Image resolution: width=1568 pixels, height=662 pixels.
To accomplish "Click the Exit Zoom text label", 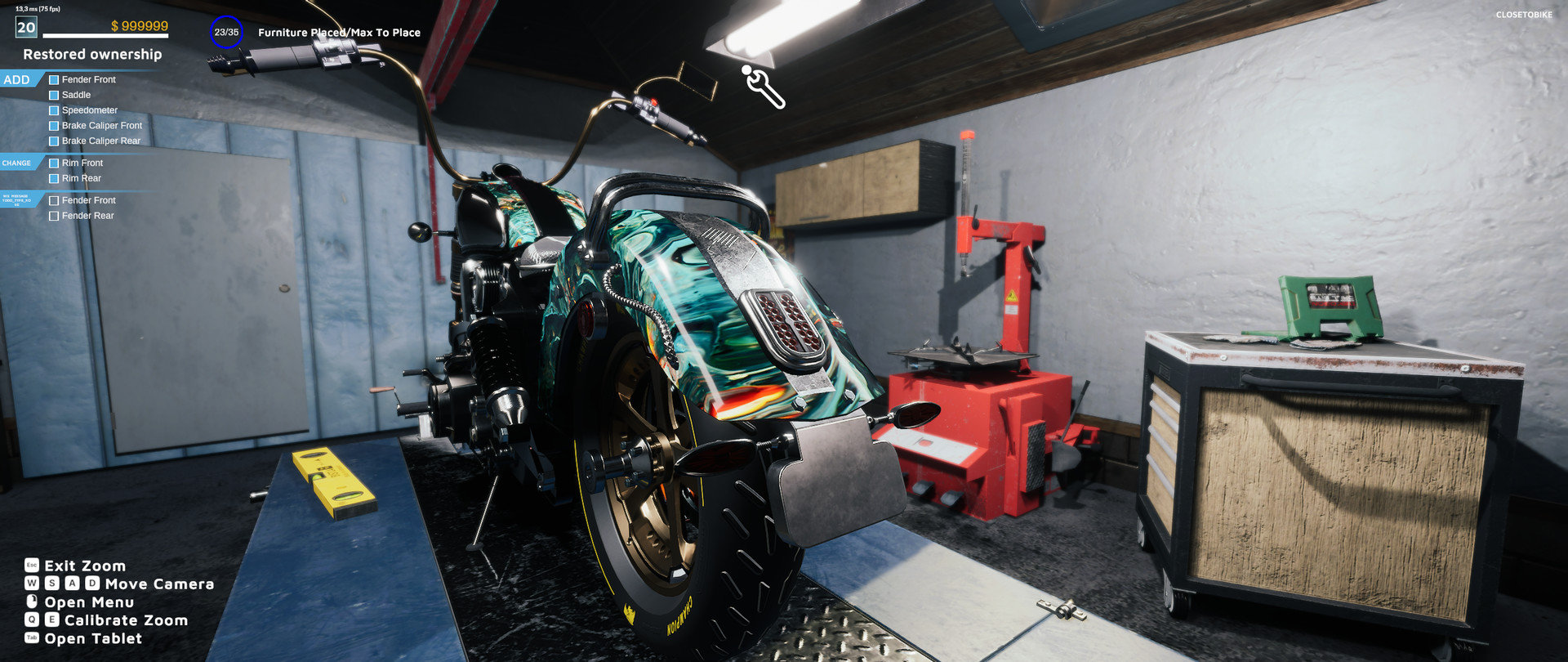I will (x=85, y=566).
